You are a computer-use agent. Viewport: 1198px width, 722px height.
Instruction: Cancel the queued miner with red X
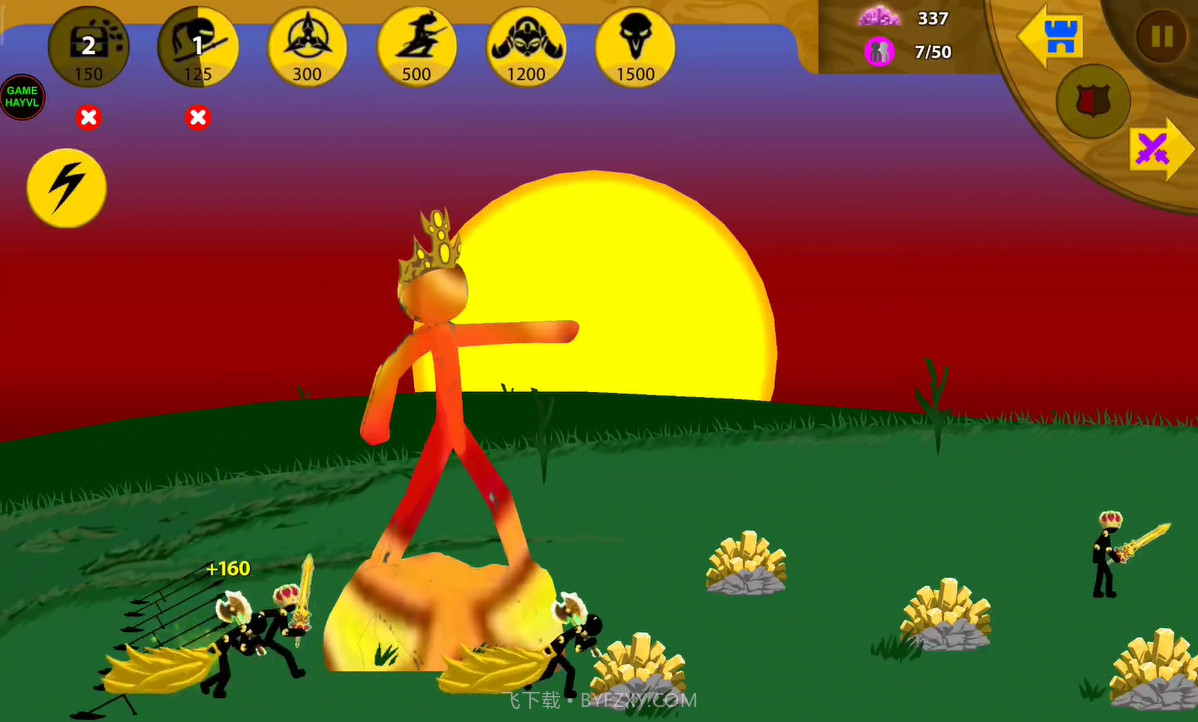(89, 118)
